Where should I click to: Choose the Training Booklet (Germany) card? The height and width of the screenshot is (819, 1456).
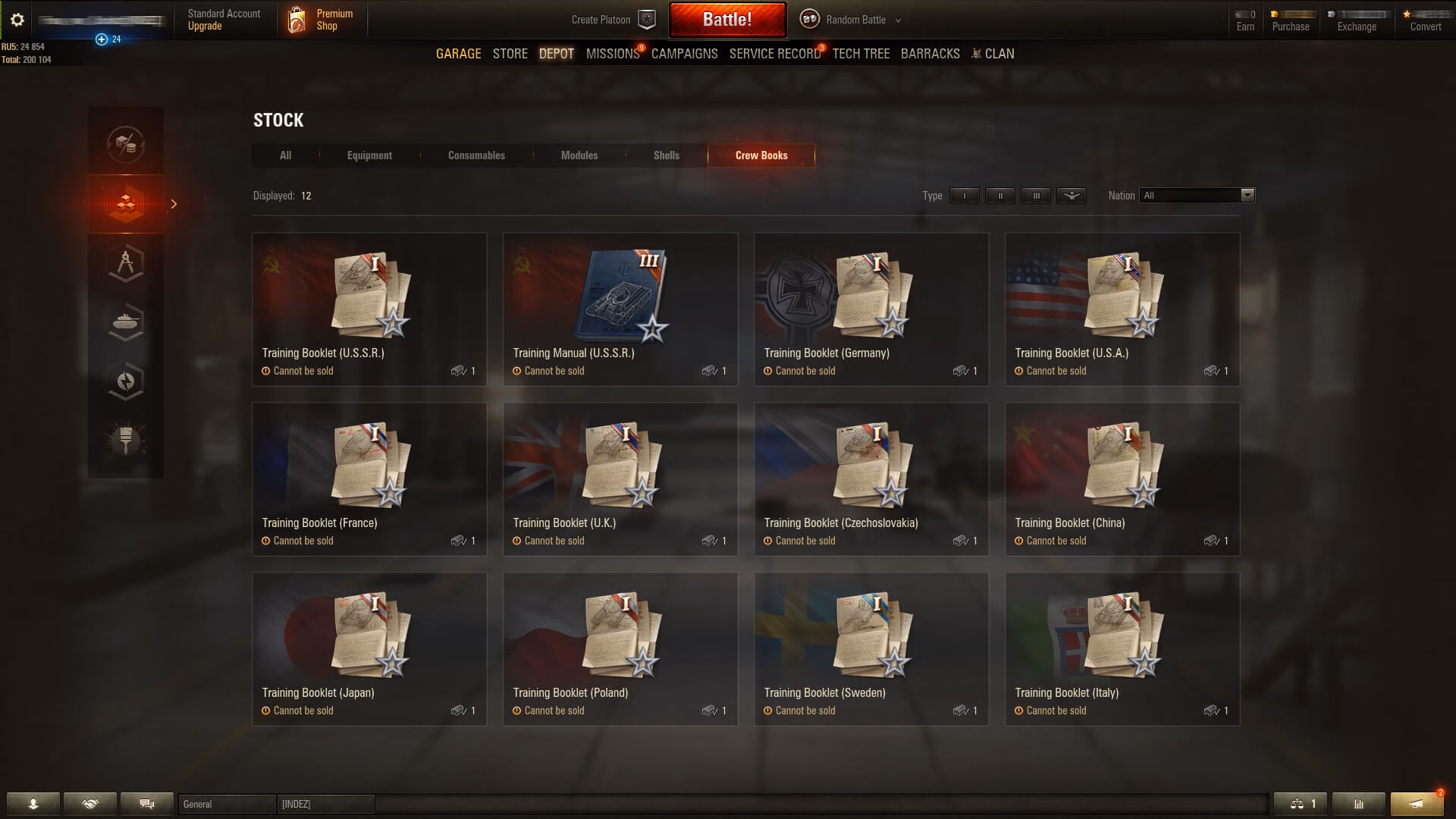pyautogui.click(x=871, y=309)
